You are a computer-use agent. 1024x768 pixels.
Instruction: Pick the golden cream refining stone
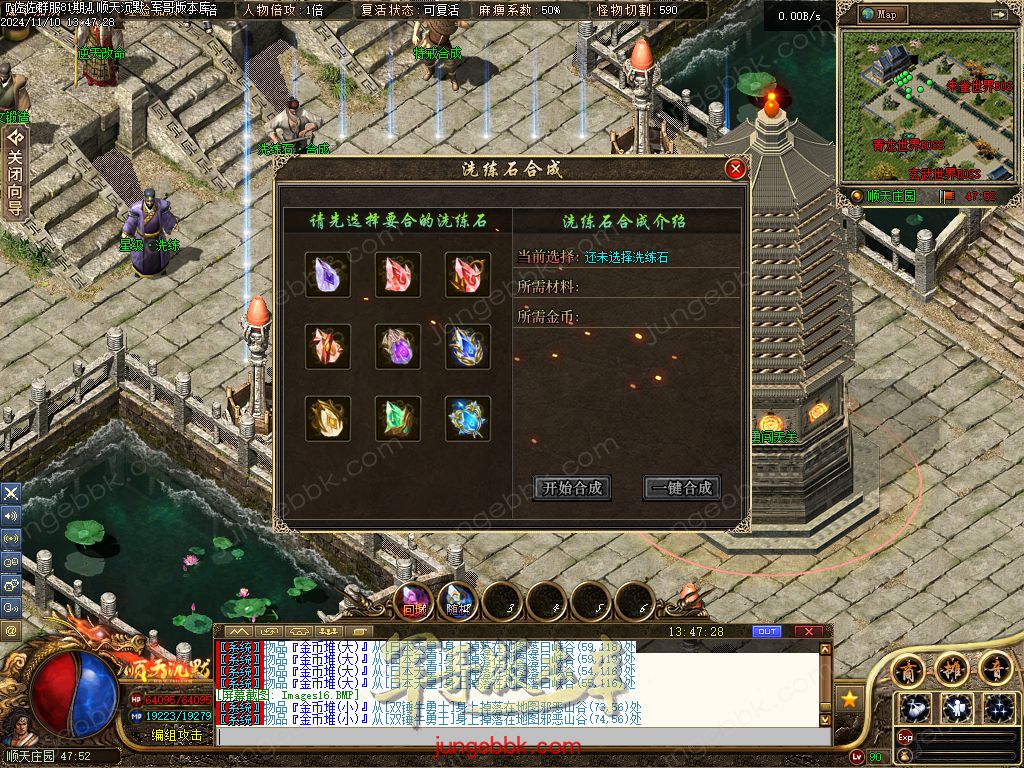click(328, 419)
